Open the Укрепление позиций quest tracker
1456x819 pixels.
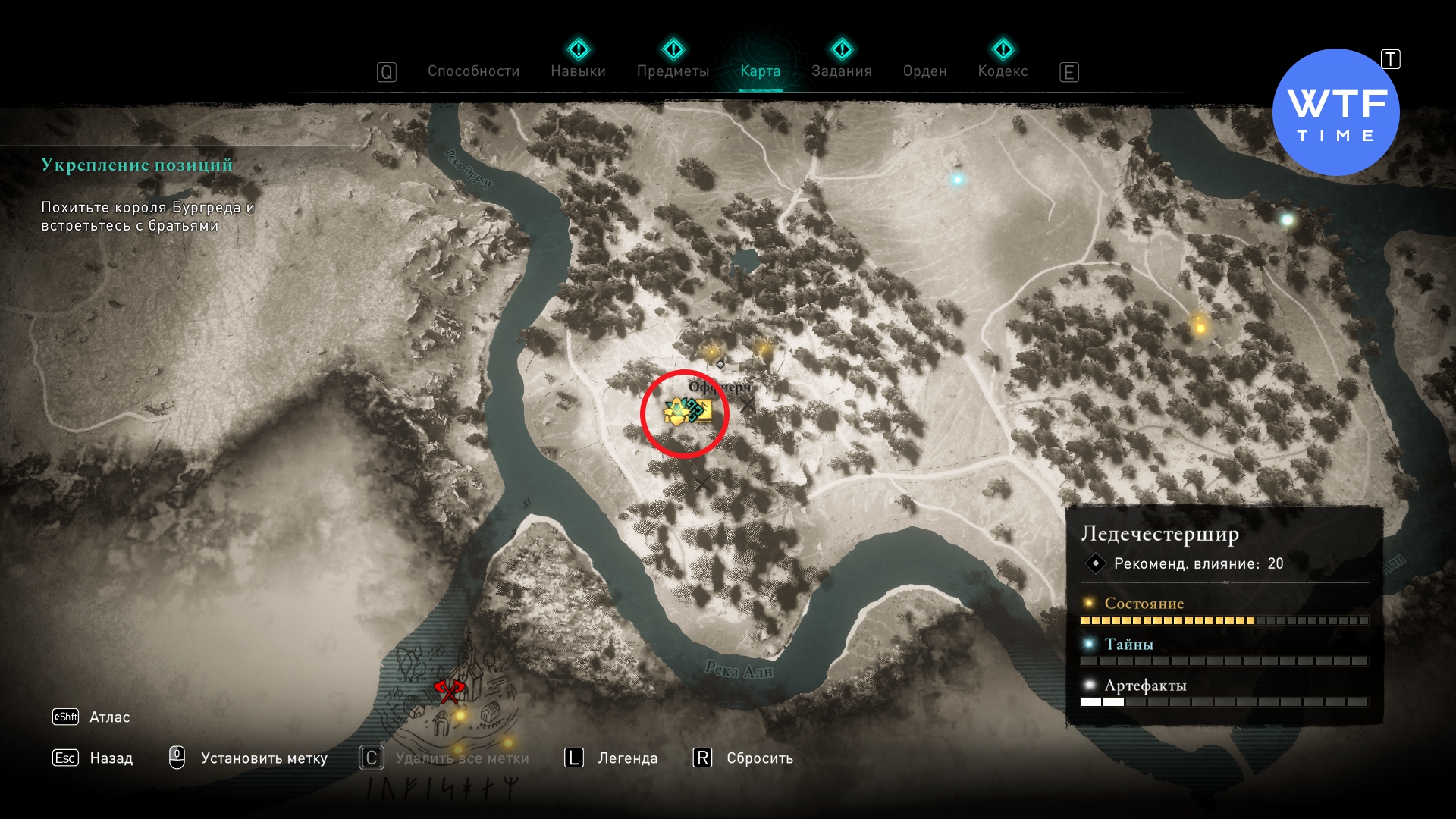[136, 165]
